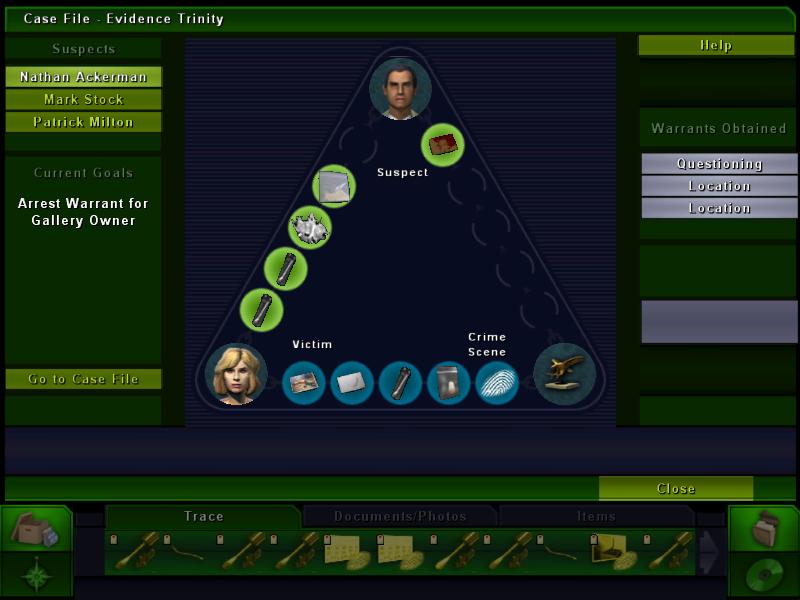Choose Mark Stock from the suspects list
The image size is (800, 600).
click(83, 100)
